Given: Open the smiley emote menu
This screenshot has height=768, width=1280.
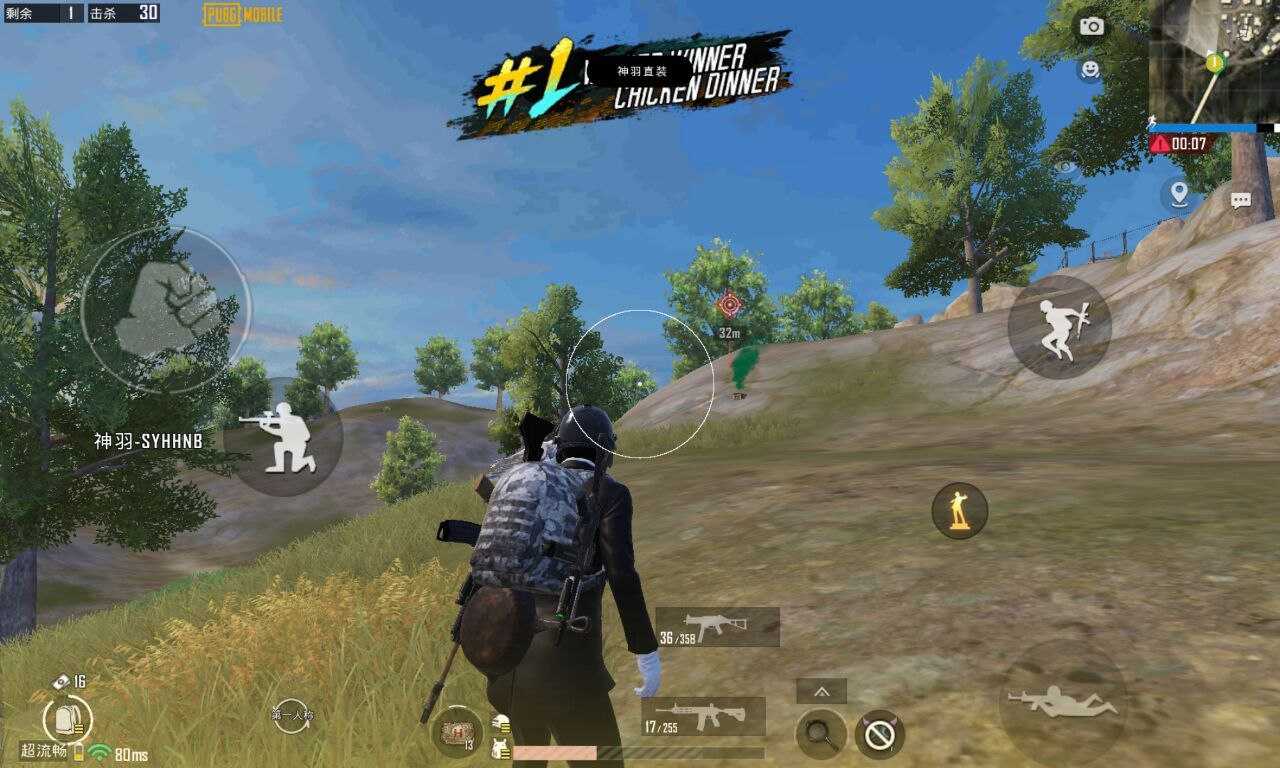Looking at the screenshot, I should click(1089, 69).
